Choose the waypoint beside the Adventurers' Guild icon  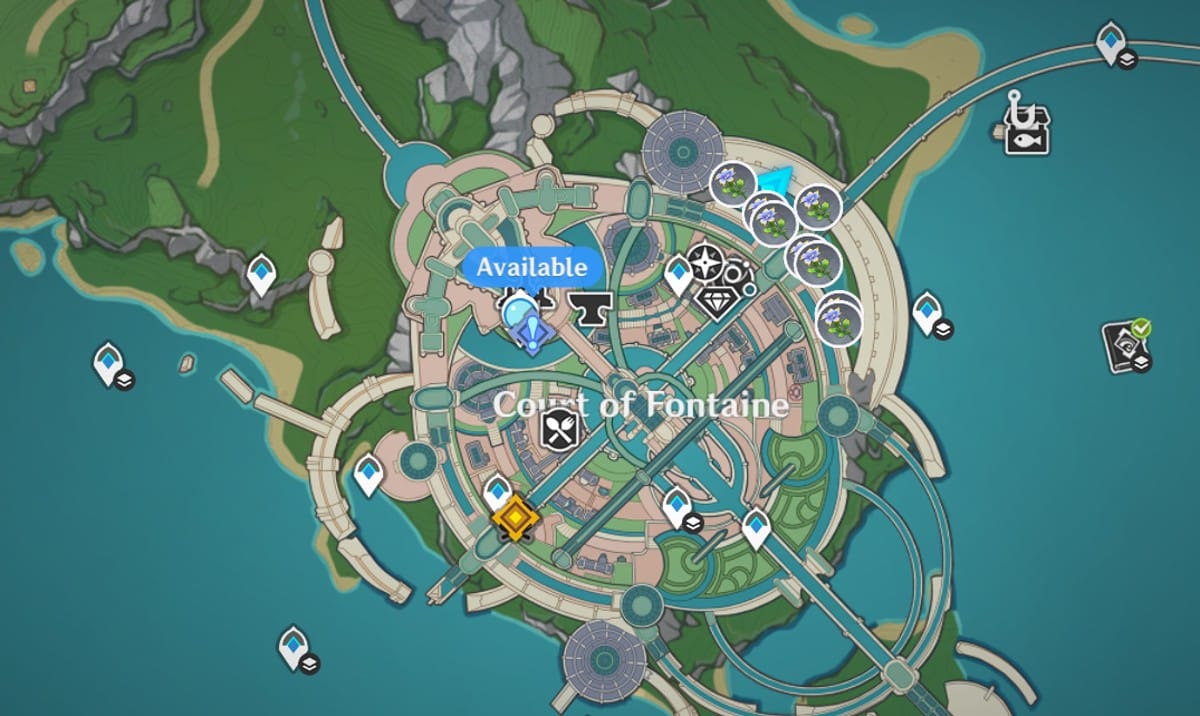point(679,273)
